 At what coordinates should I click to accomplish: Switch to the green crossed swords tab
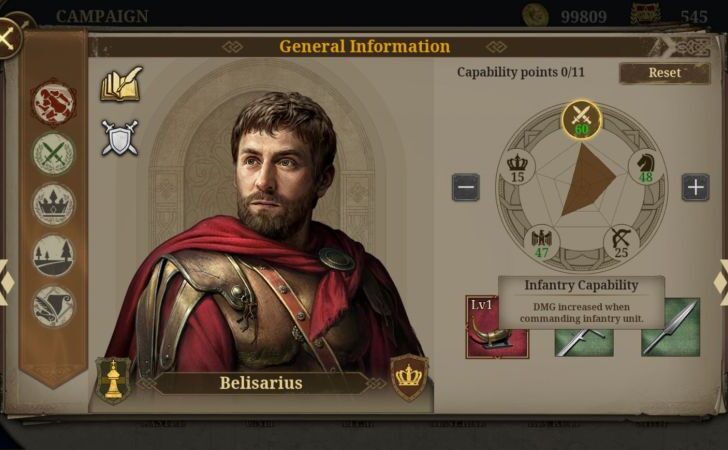pyautogui.click(x=53, y=154)
